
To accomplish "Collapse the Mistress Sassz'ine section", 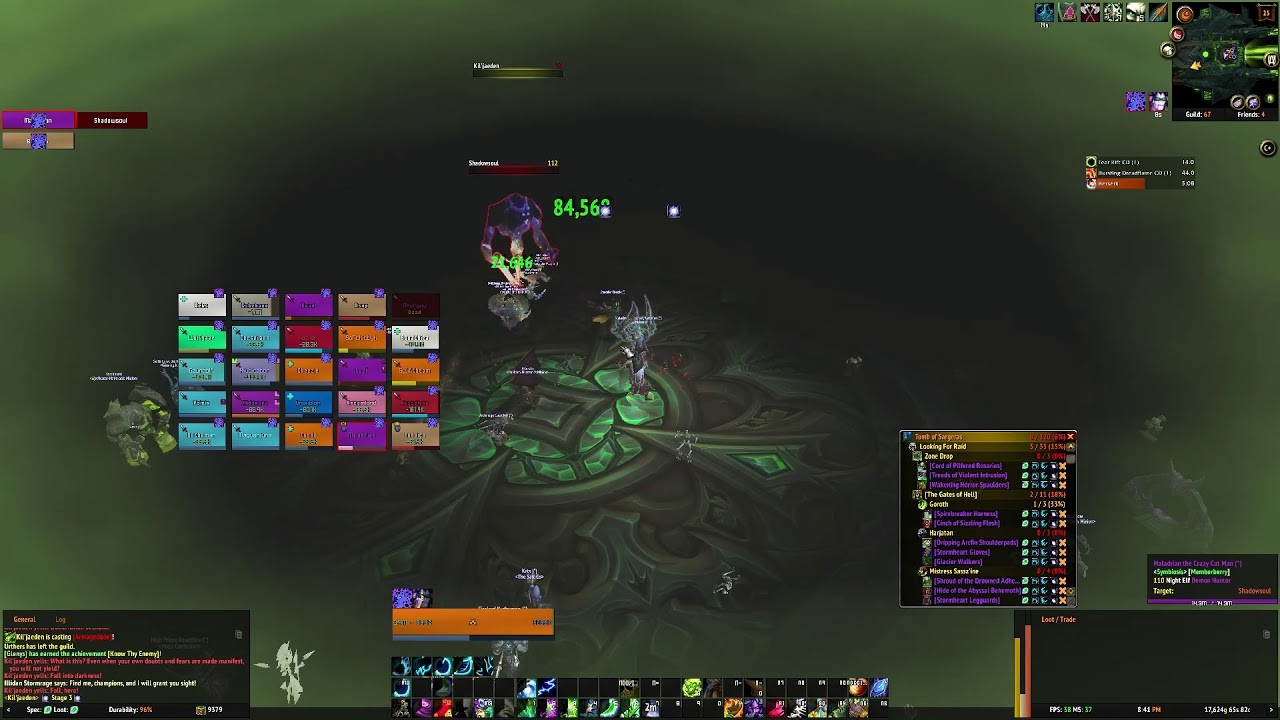I will (924, 571).
